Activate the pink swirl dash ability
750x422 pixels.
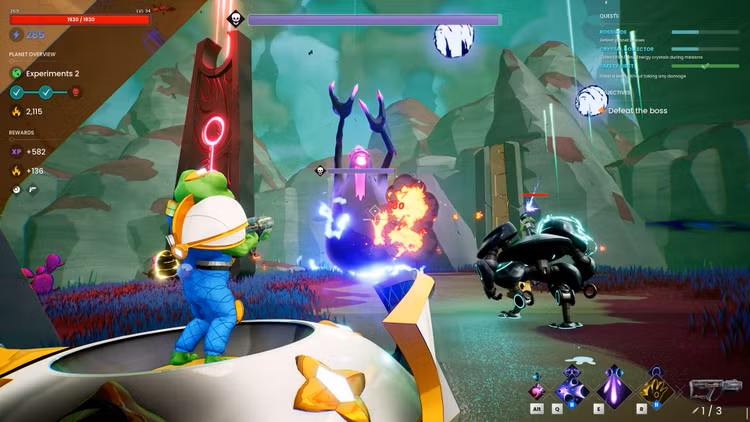537,389
